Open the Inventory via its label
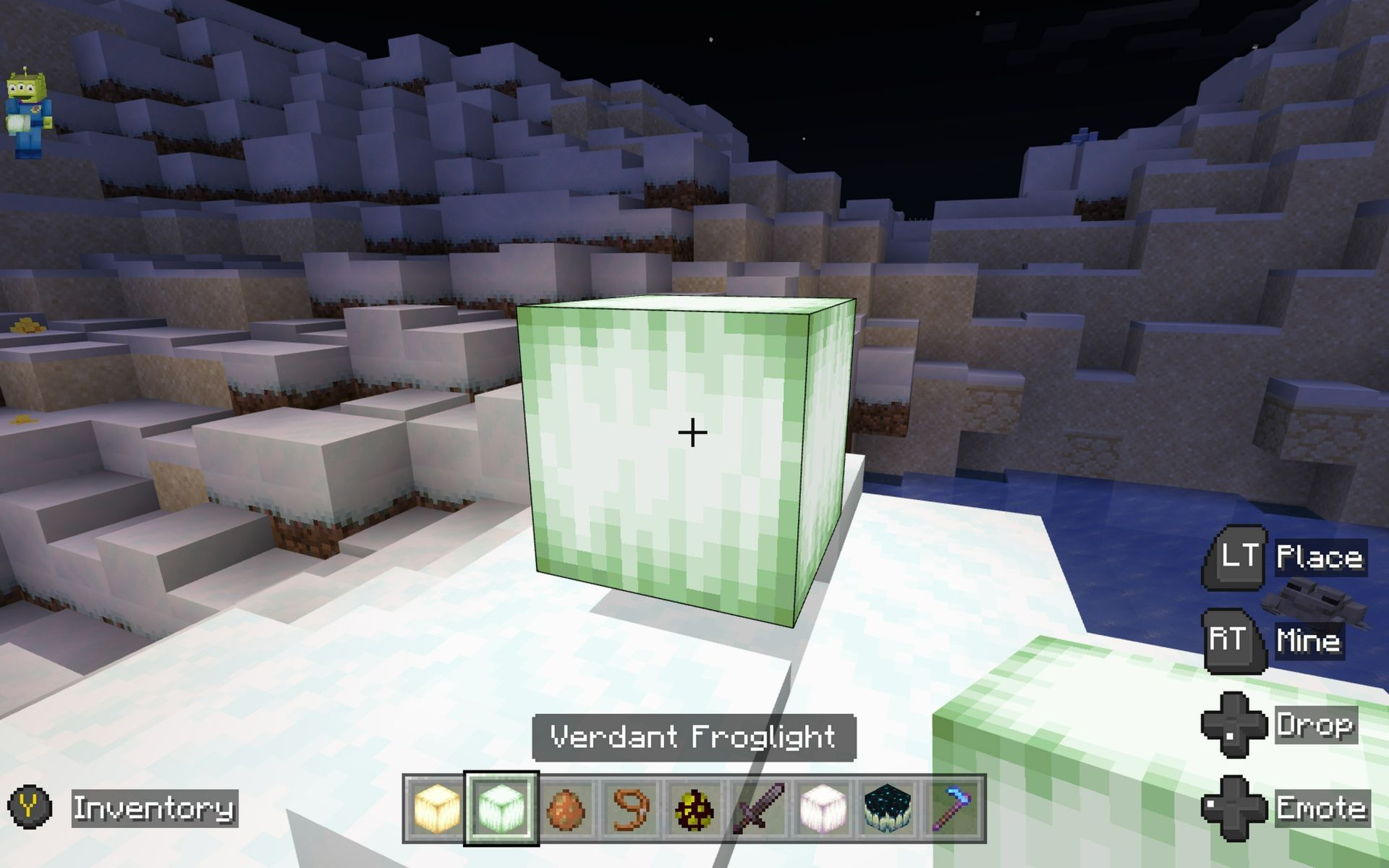The image size is (1389, 868). [154, 808]
